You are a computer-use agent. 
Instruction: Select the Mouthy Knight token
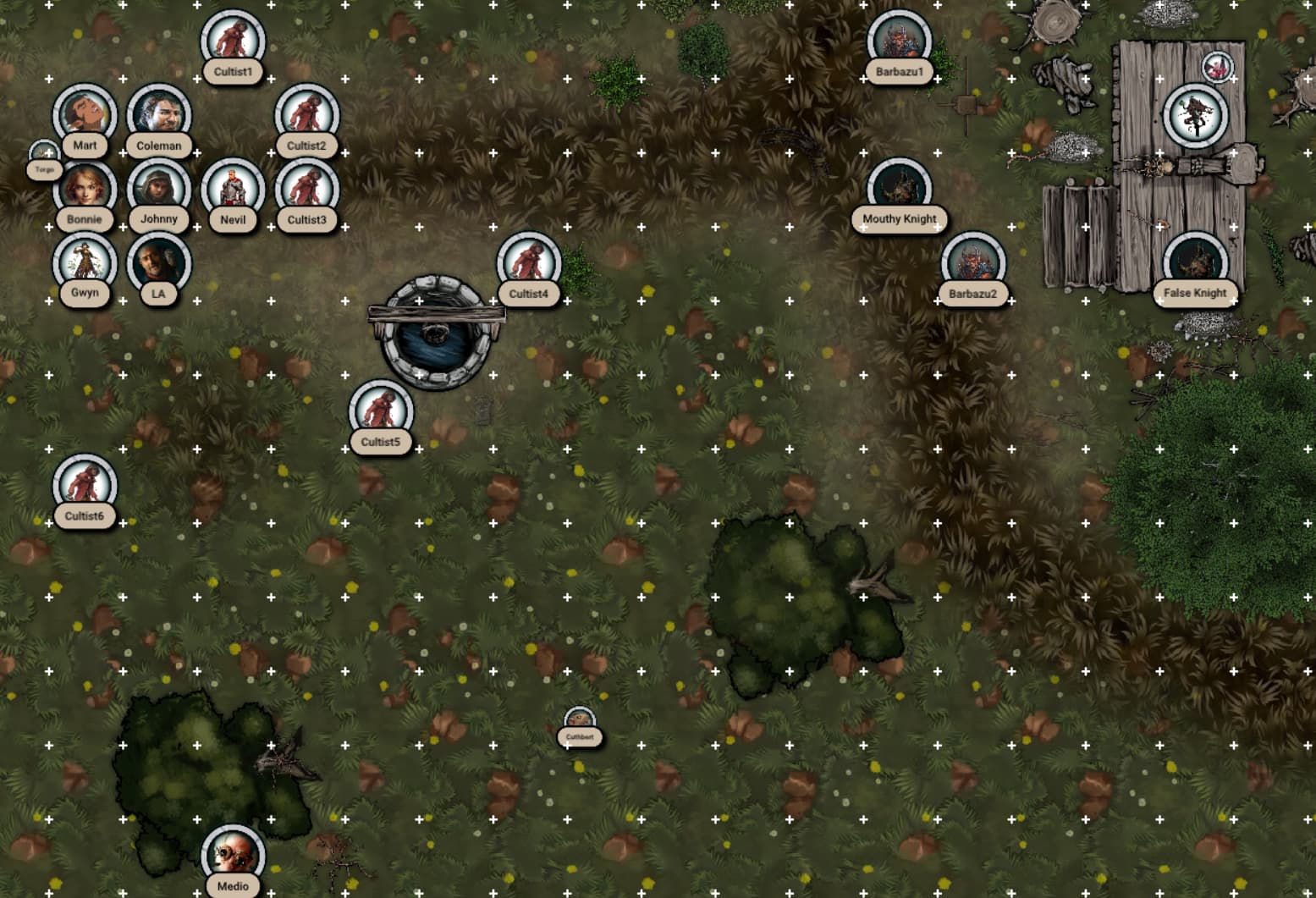click(x=899, y=188)
